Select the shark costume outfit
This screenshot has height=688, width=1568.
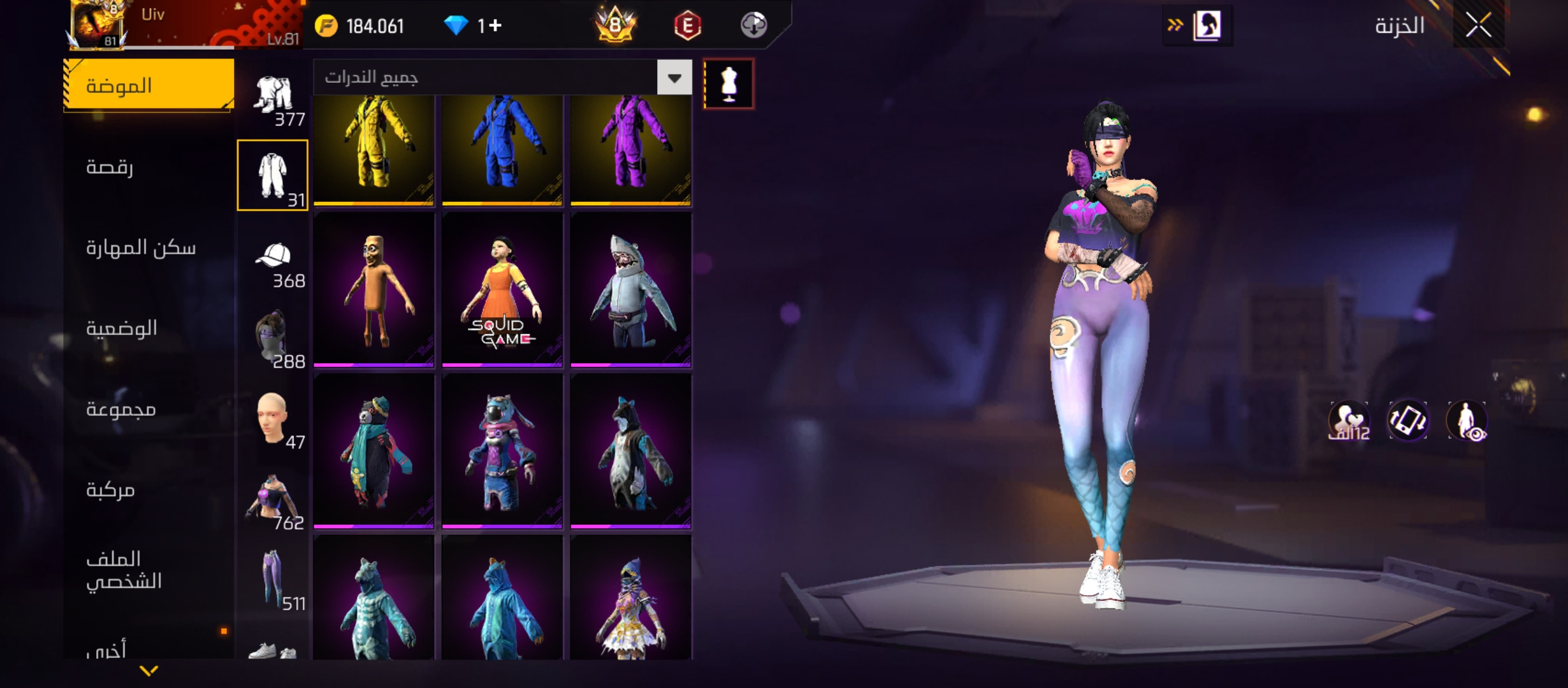(630, 290)
